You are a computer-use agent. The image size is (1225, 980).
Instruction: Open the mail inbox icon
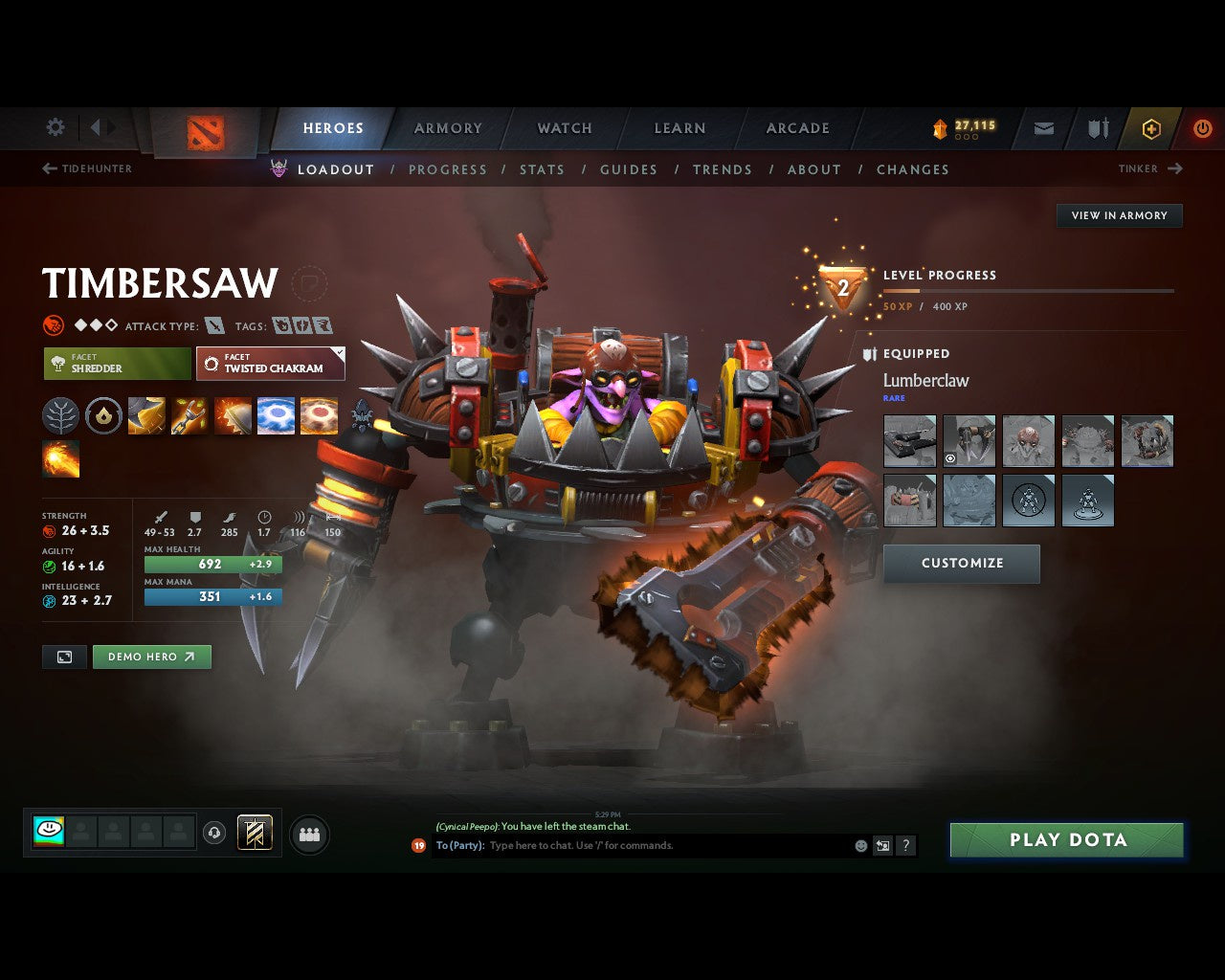point(1043,128)
